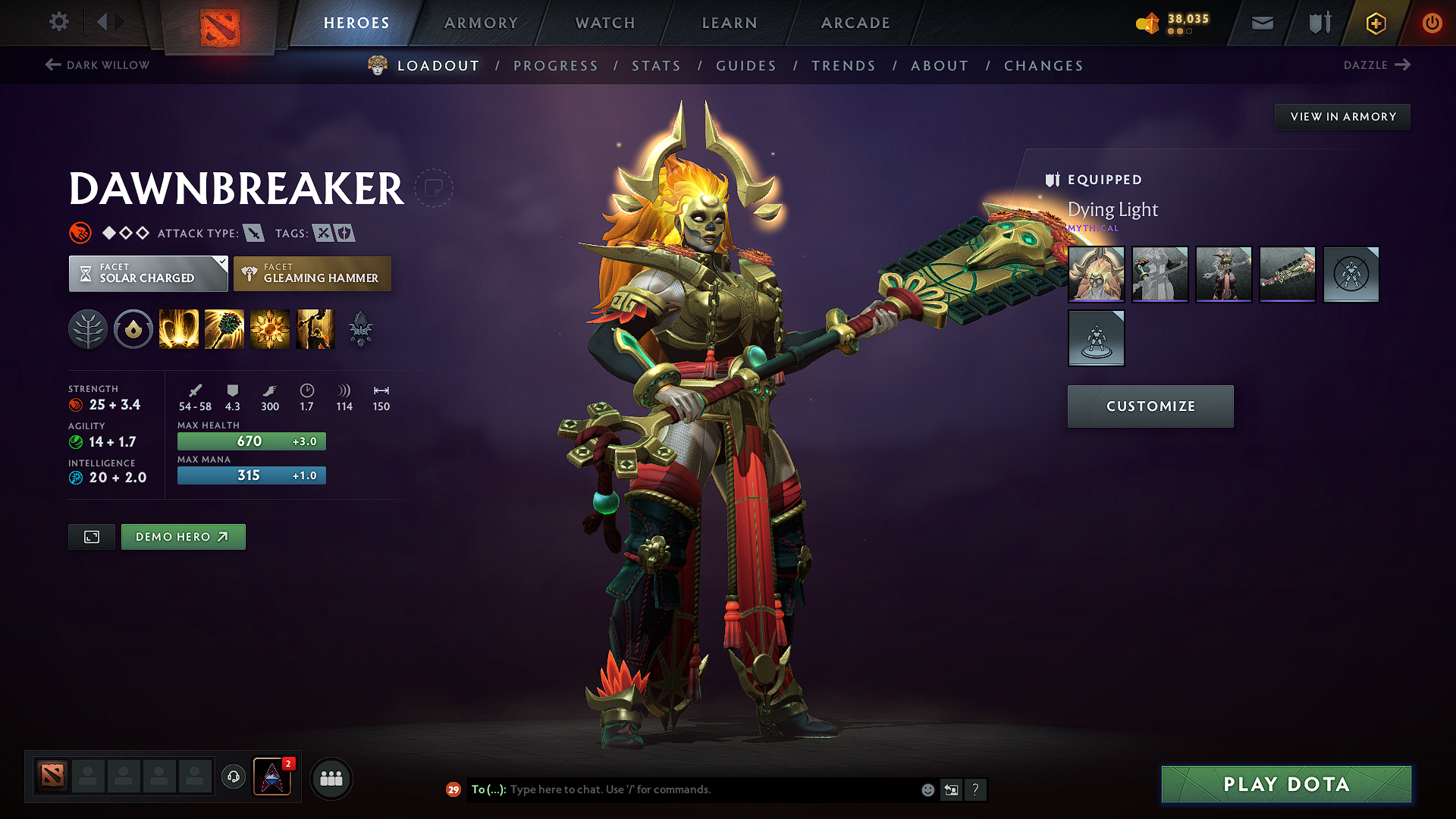Open the settings gear icon
The height and width of the screenshot is (819, 1456).
(x=58, y=22)
